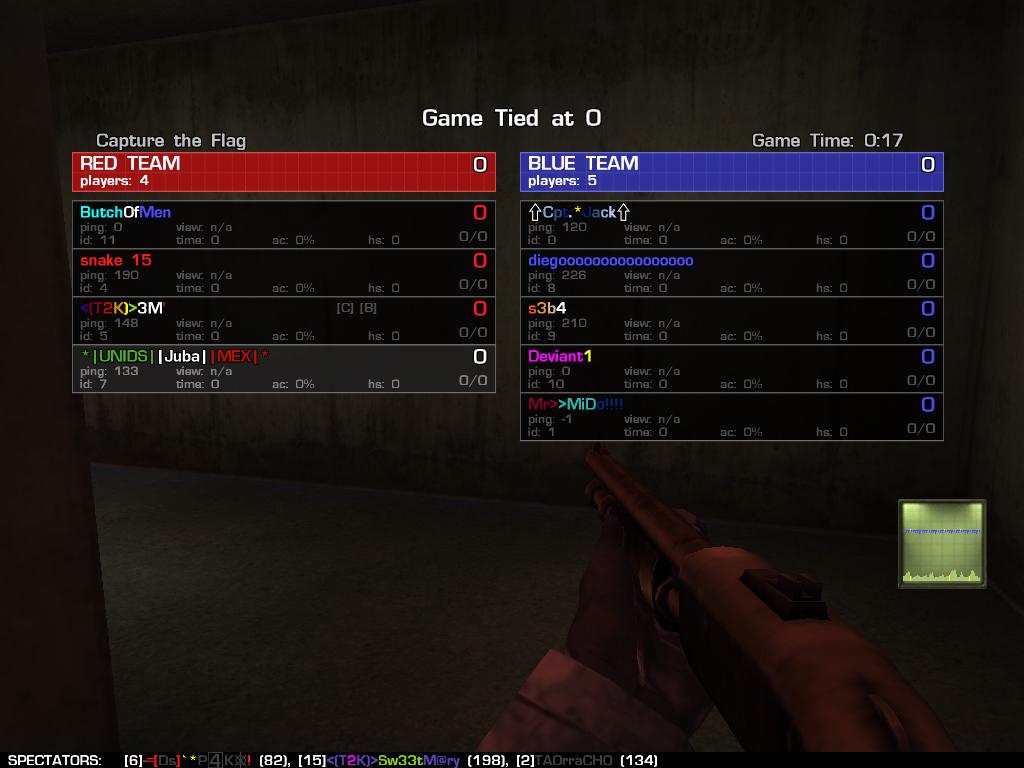The height and width of the screenshot is (768, 1024).
Task: Select spectator TAOrraCHO in the spectator list
Action: [573, 760]
